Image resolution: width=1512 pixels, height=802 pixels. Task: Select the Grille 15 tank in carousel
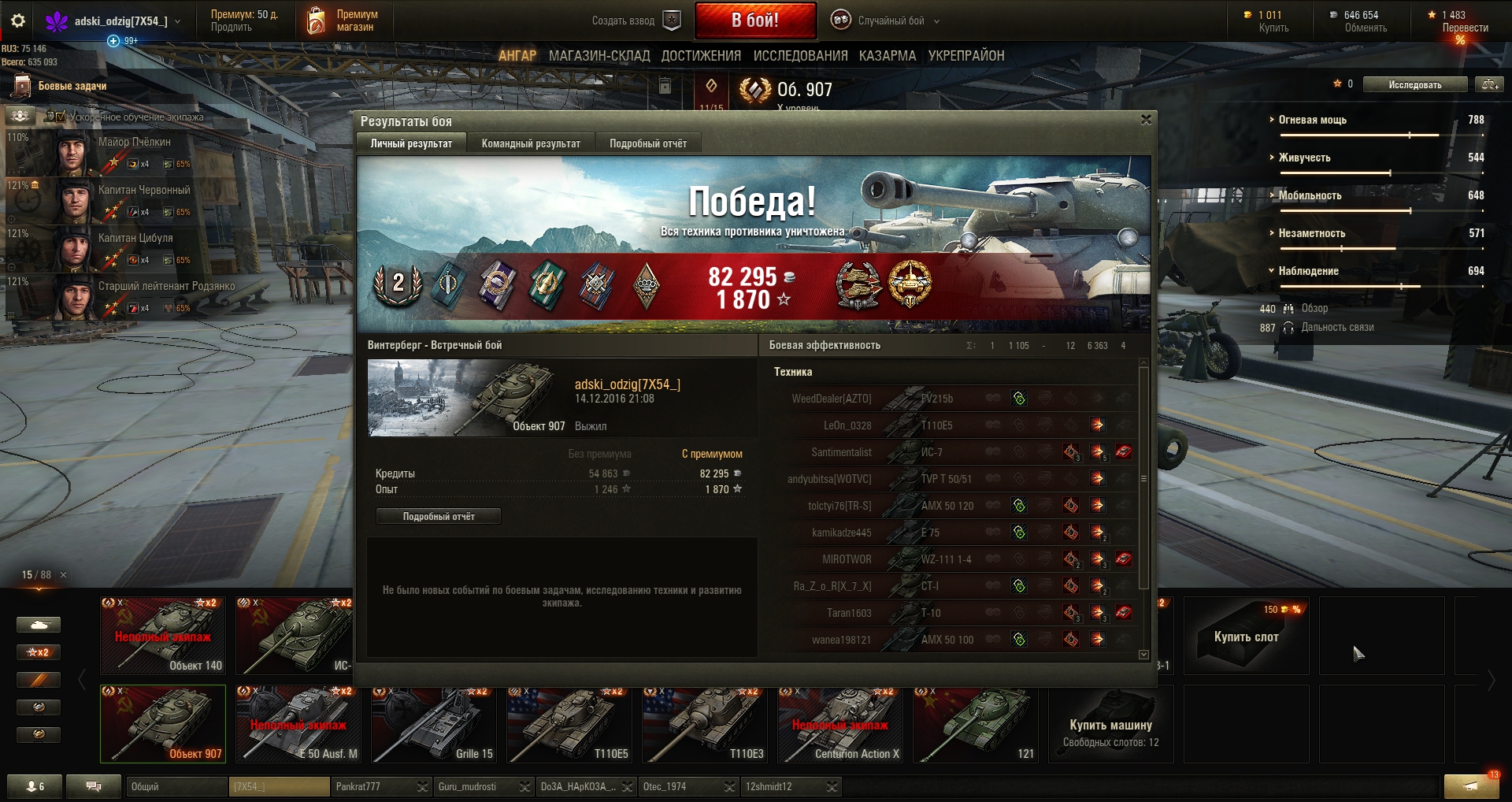(434, 725)
